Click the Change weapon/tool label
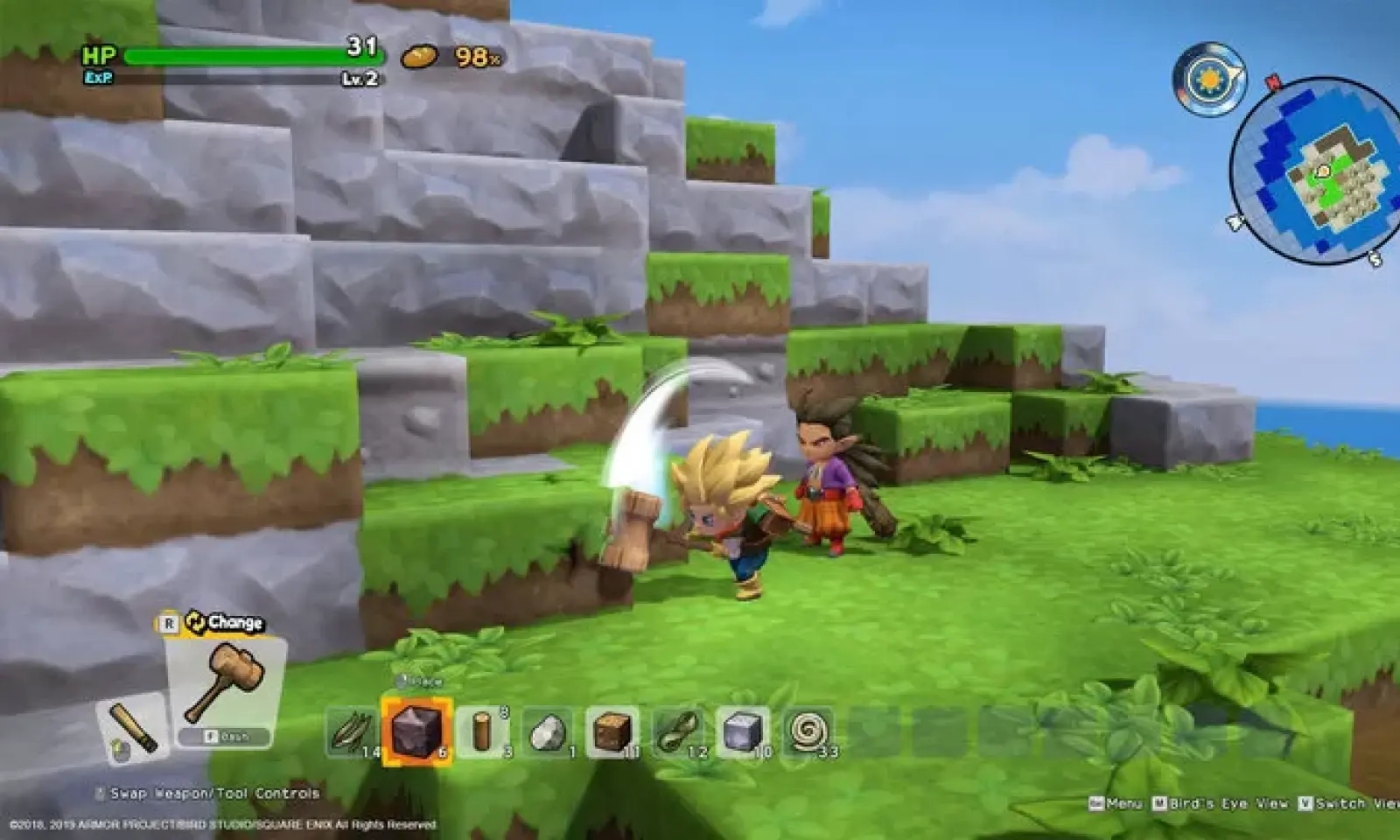Viewport: 1400px width, 840px height. (x=226, y=623)
